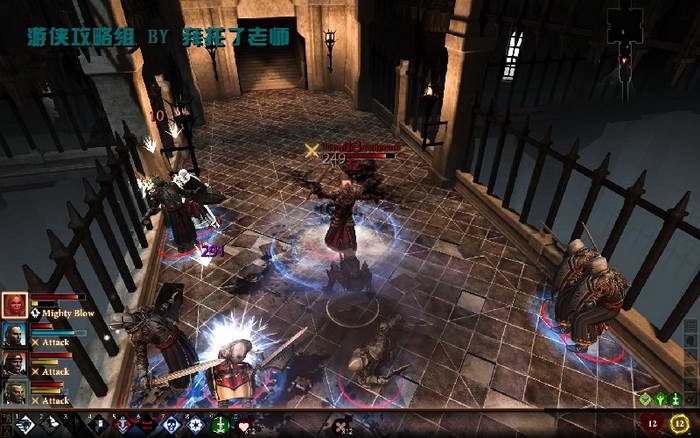Use the green ability in hotbar slot nine
Image resolution: width=700 pixels, height=438 pixels.
[219, 425]
